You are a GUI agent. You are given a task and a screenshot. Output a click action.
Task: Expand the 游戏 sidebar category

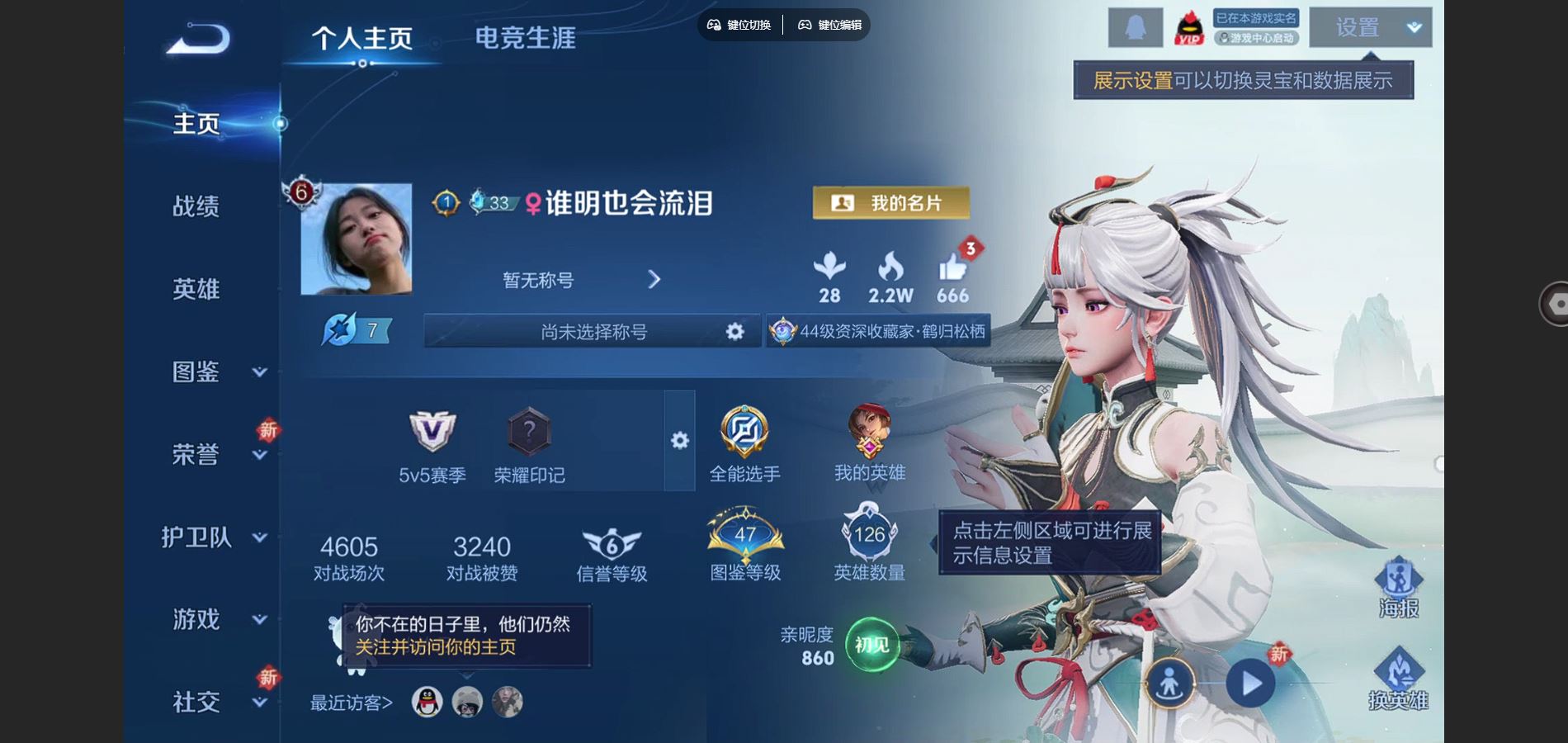click(x=215, y=619)
